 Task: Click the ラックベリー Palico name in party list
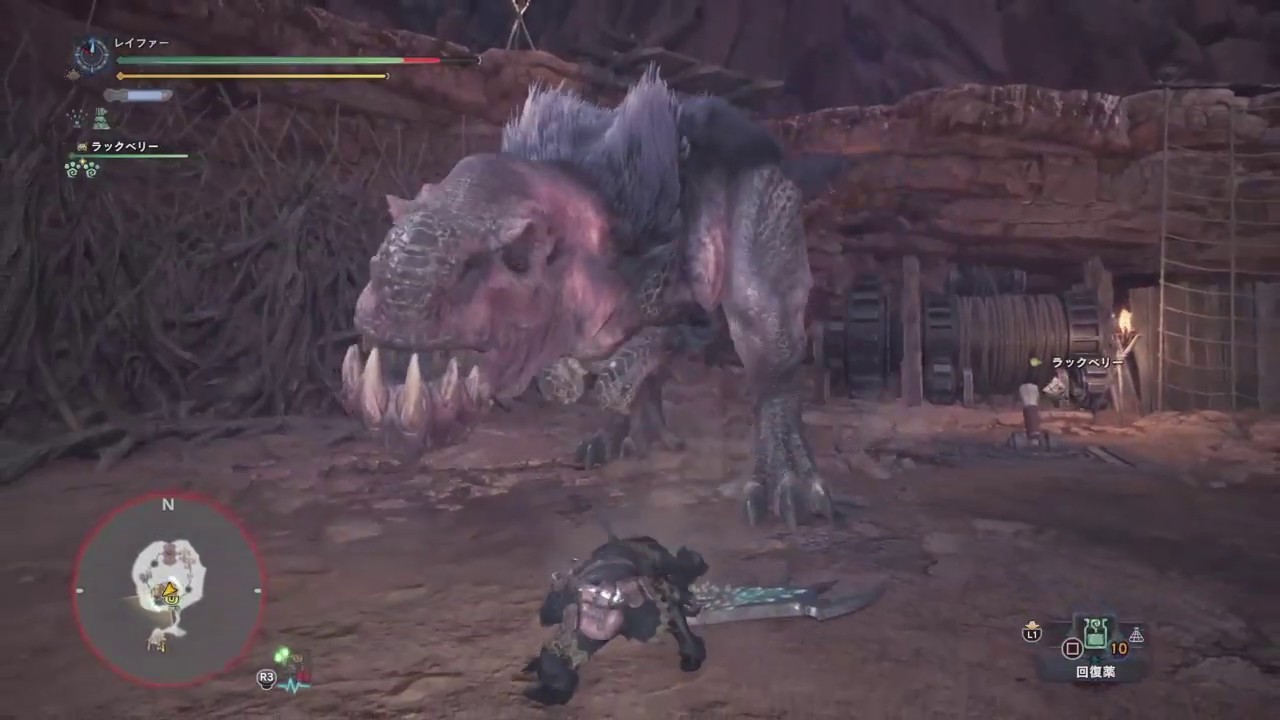pyautogui.click(x=124, y=147)
